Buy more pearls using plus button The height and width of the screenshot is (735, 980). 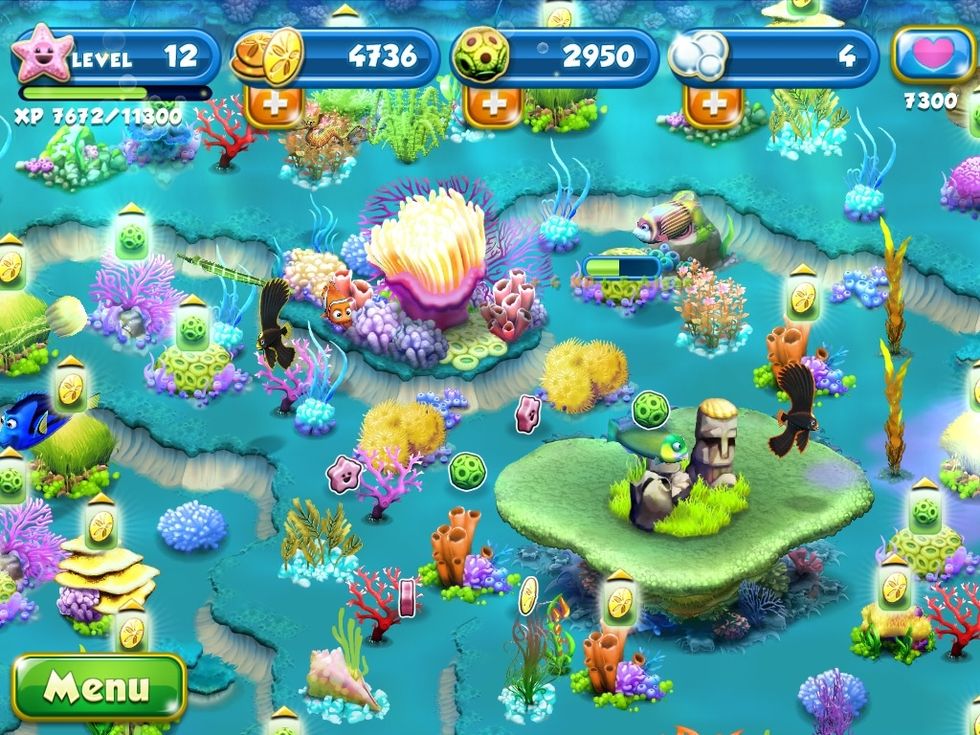(714, 105)
